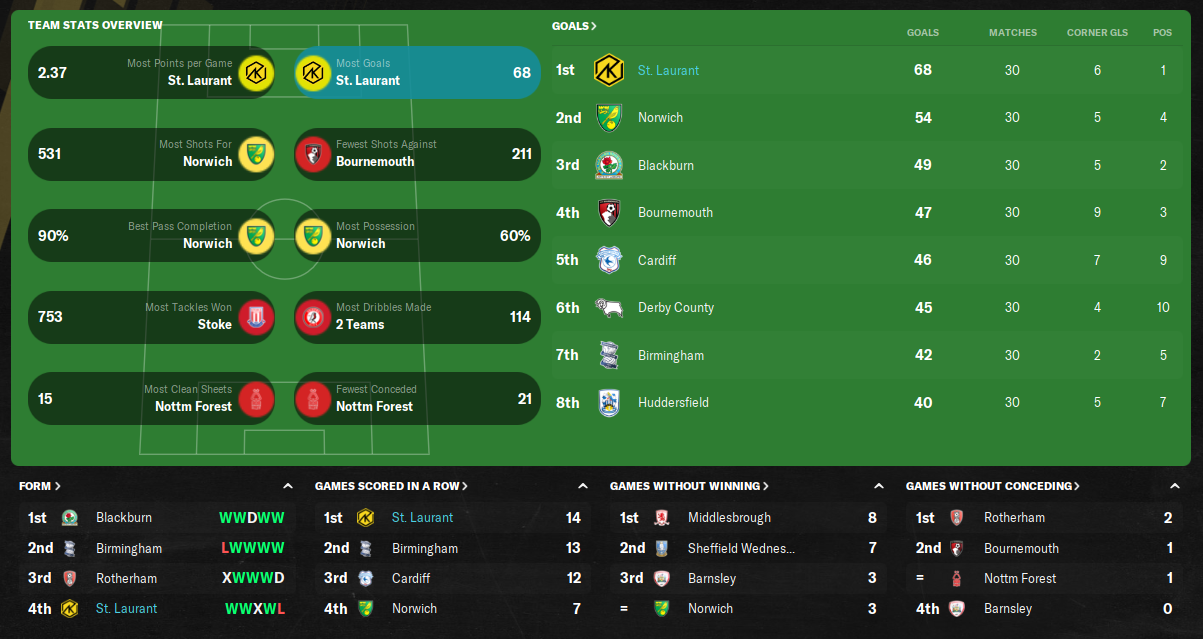This screenshot has width=1203, height=639.
Task: Sort the goals table by Corner Gls
Action: pos(1097,32)
